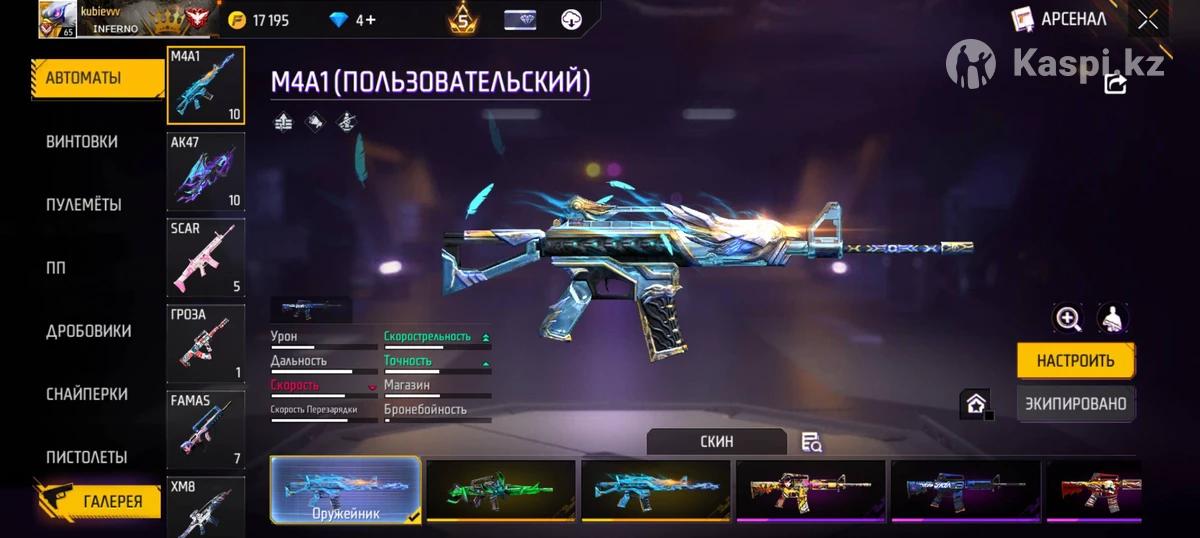Select the green M4A1 skin thumbnail
Viewport: 1200px width, 538px height.
pyautogui.click(x=501, y=489)
